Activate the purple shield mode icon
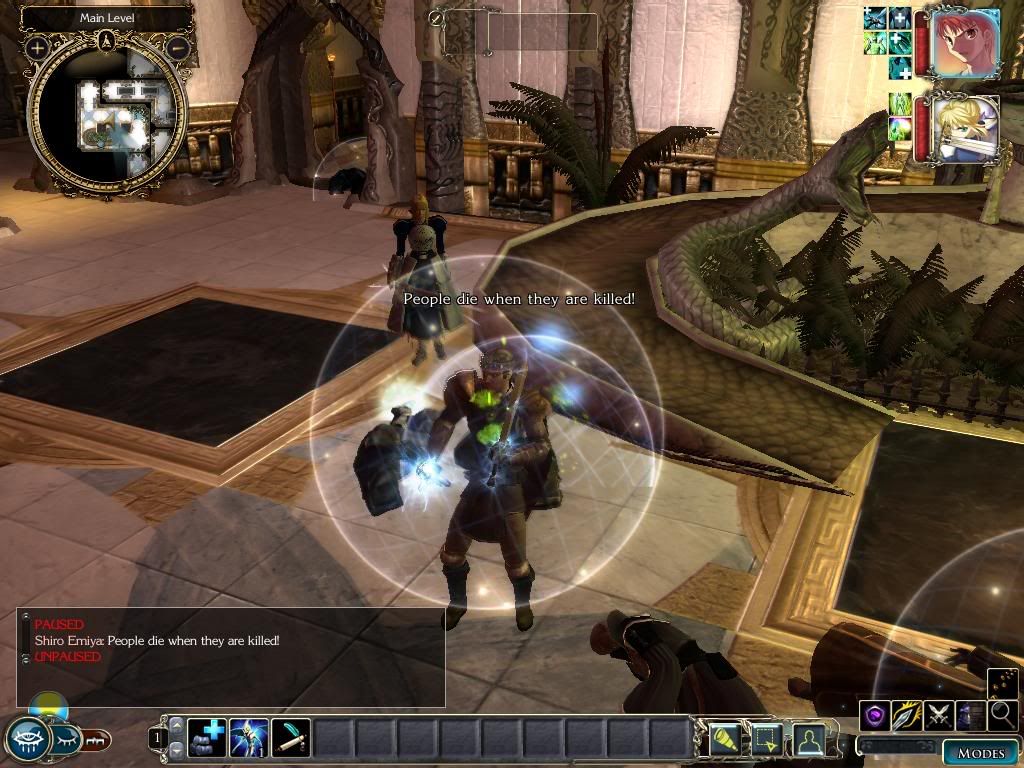 click(x=875, y=715)
